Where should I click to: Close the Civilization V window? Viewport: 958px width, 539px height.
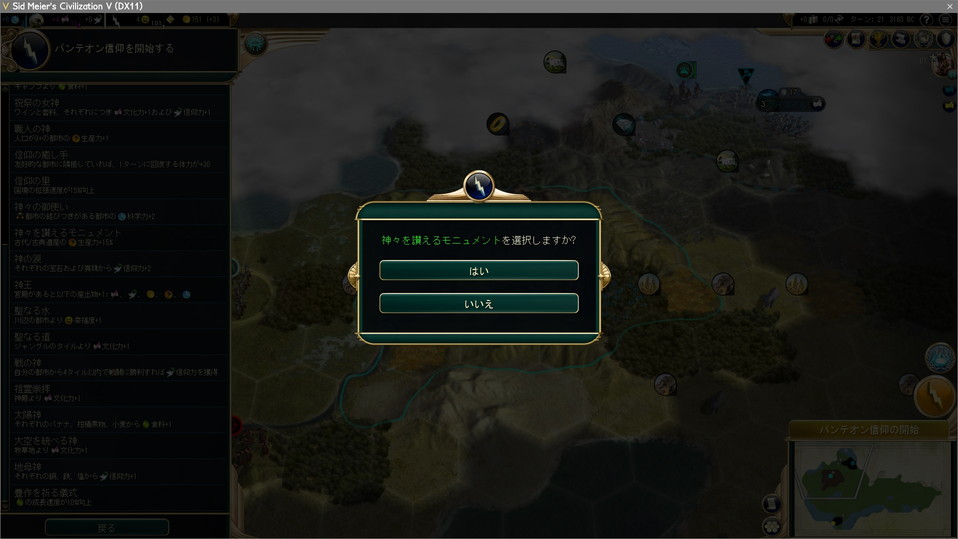949,6
